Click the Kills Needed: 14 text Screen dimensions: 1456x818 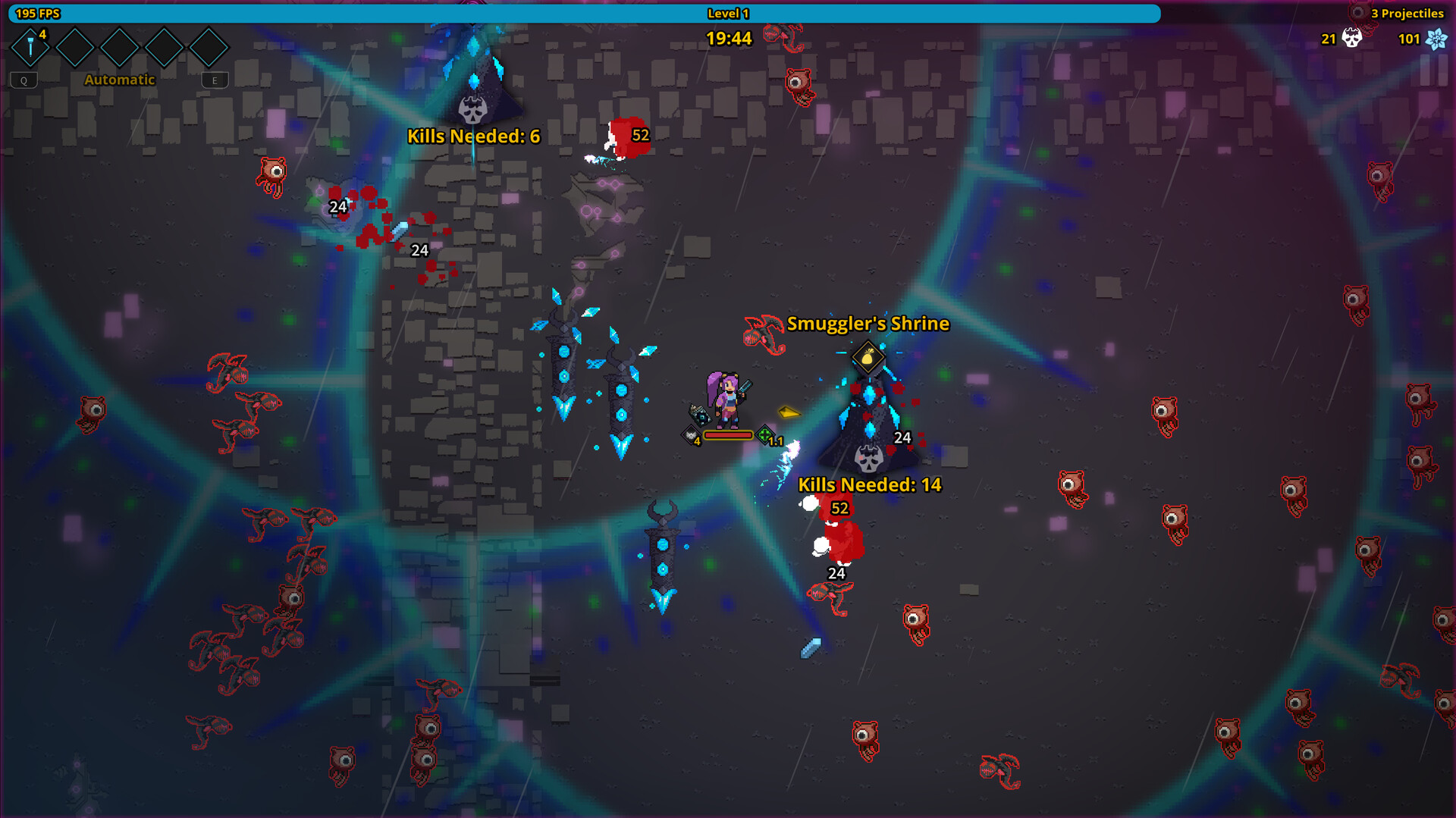pyautogui.click(x=869, y=484)
